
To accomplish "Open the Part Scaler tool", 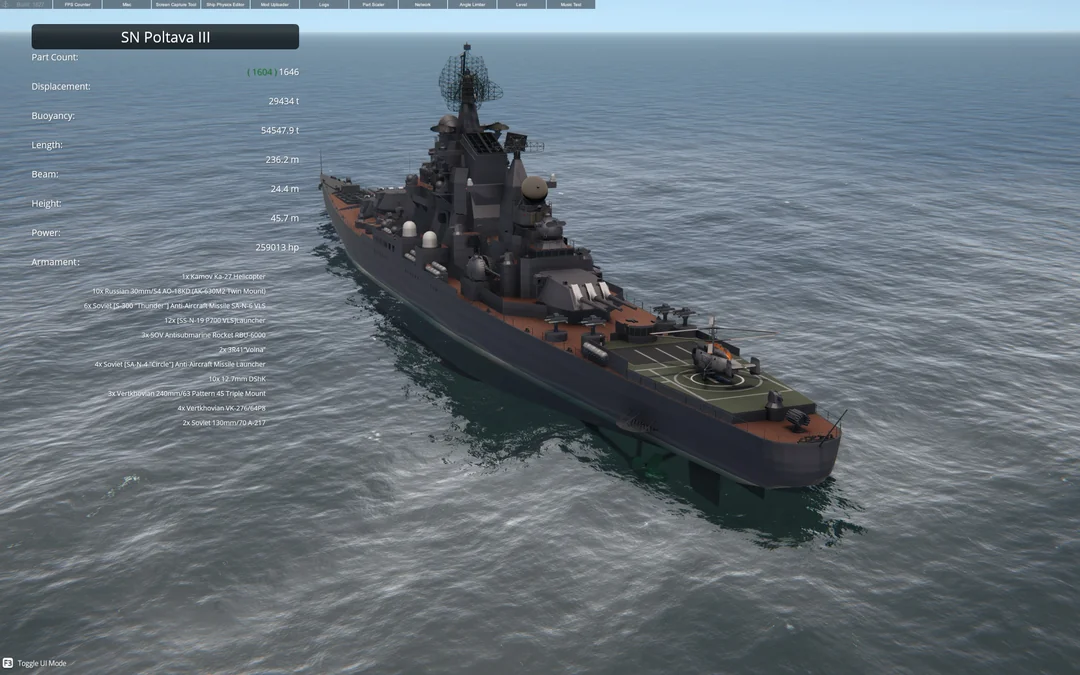I will (373, 5).
